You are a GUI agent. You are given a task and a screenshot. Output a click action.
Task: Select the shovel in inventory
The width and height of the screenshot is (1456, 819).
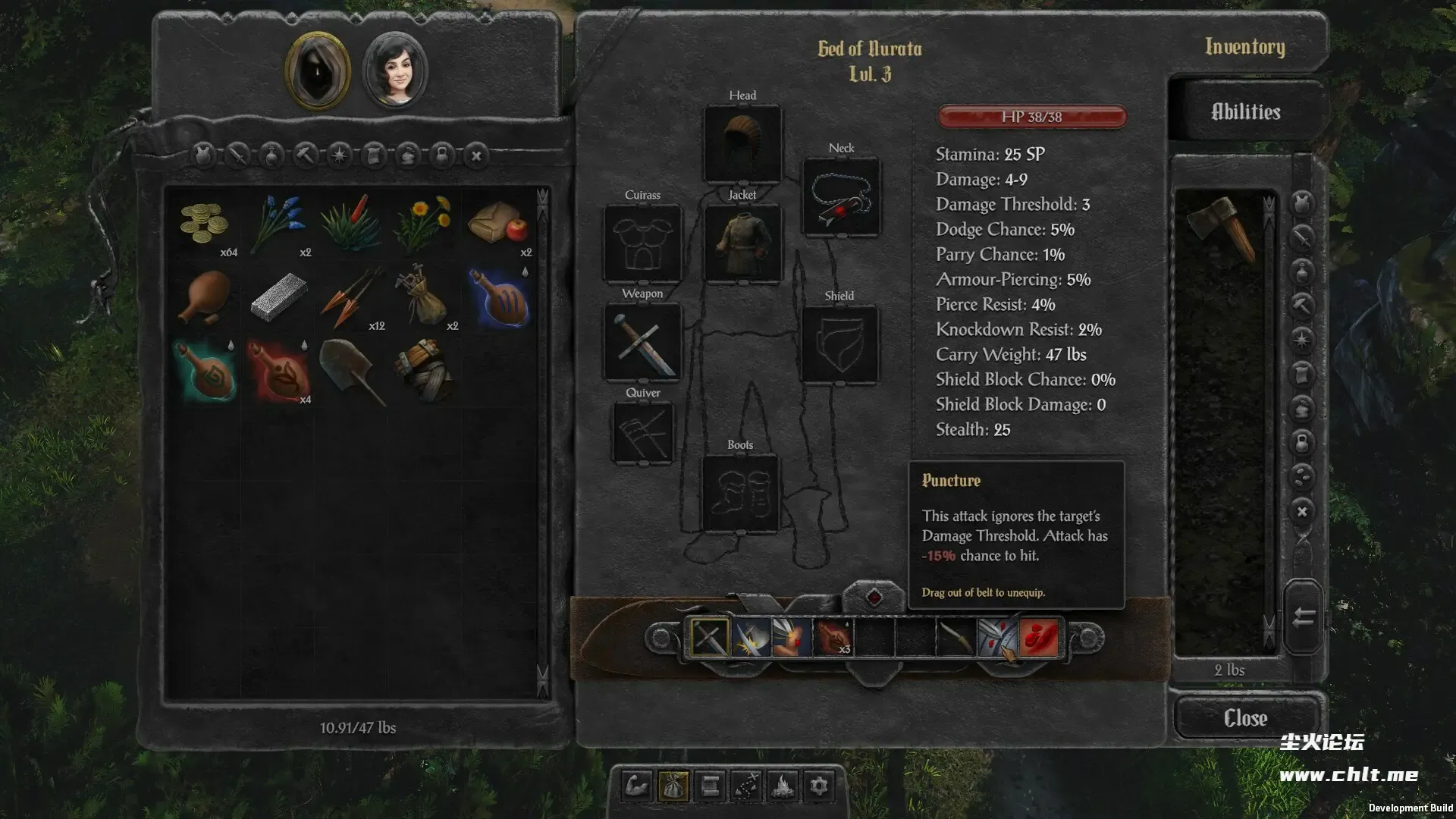coord(352,371)
